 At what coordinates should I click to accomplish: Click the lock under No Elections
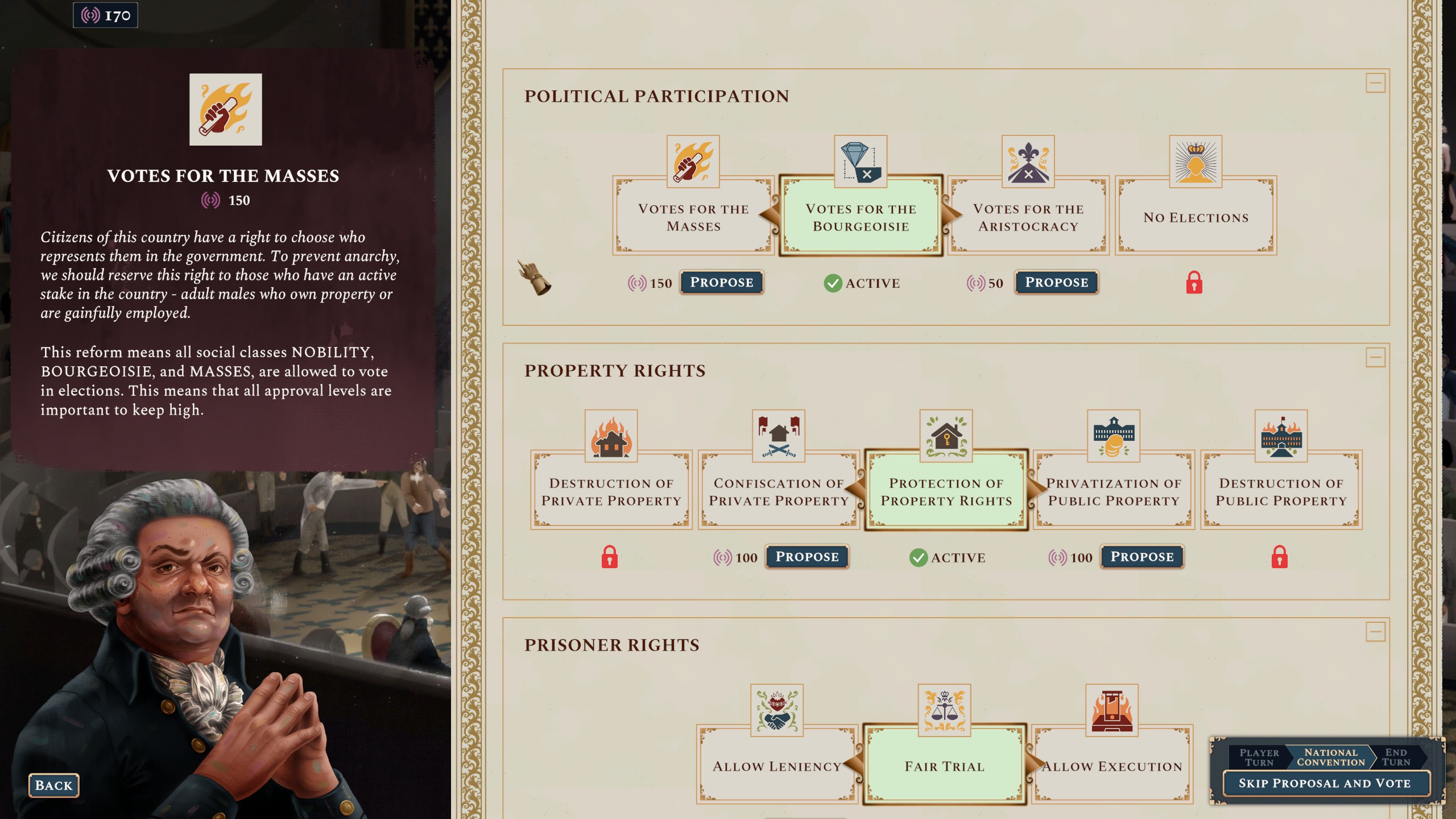pos(1196,284)
